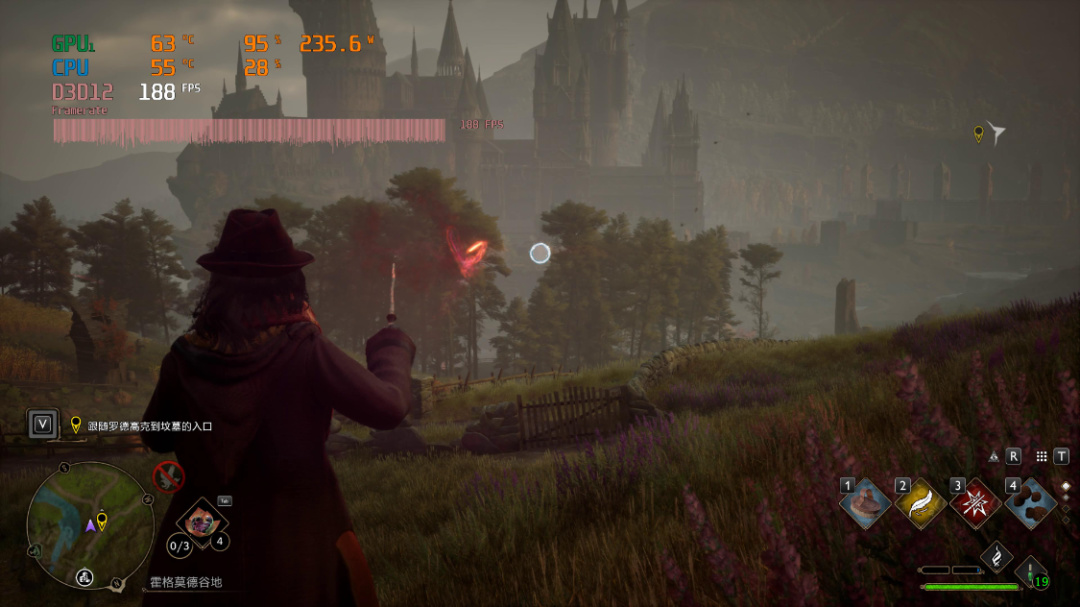Screen dimensions: 1080x607
Task: Select the tracked quest objective text
Action: point(149,426)
